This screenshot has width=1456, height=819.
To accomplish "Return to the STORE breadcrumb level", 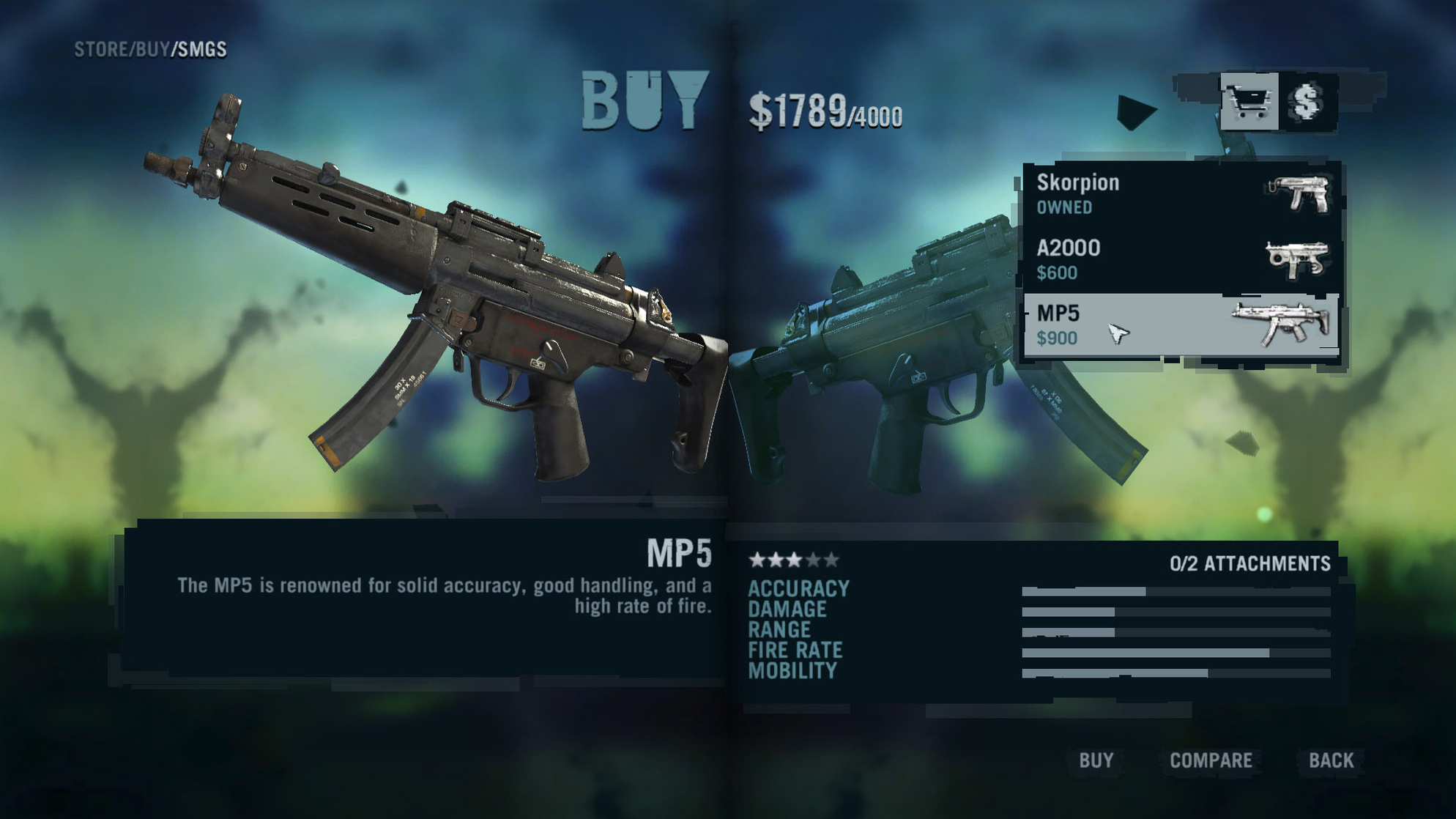I will coord(100,50).
